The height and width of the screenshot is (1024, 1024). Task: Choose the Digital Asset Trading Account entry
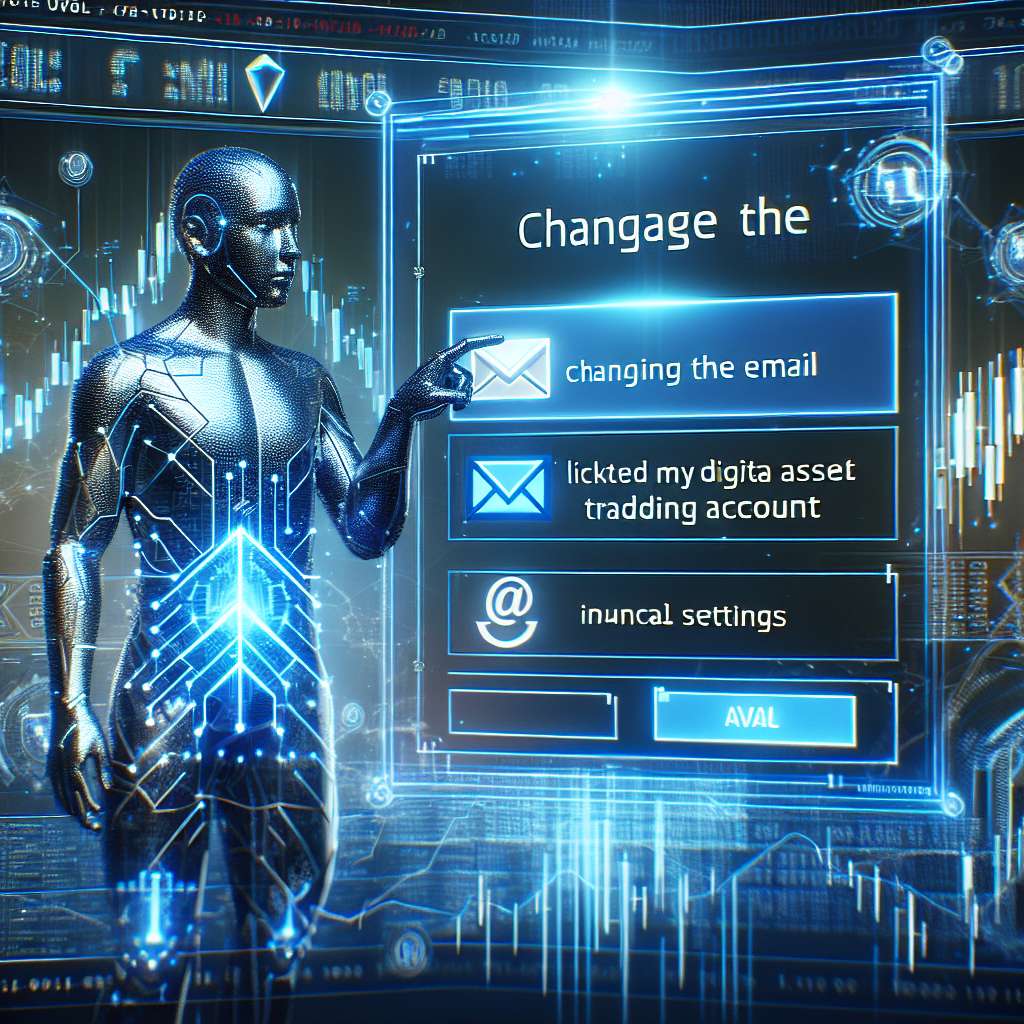pyautogui.click(x=690, y=488)
